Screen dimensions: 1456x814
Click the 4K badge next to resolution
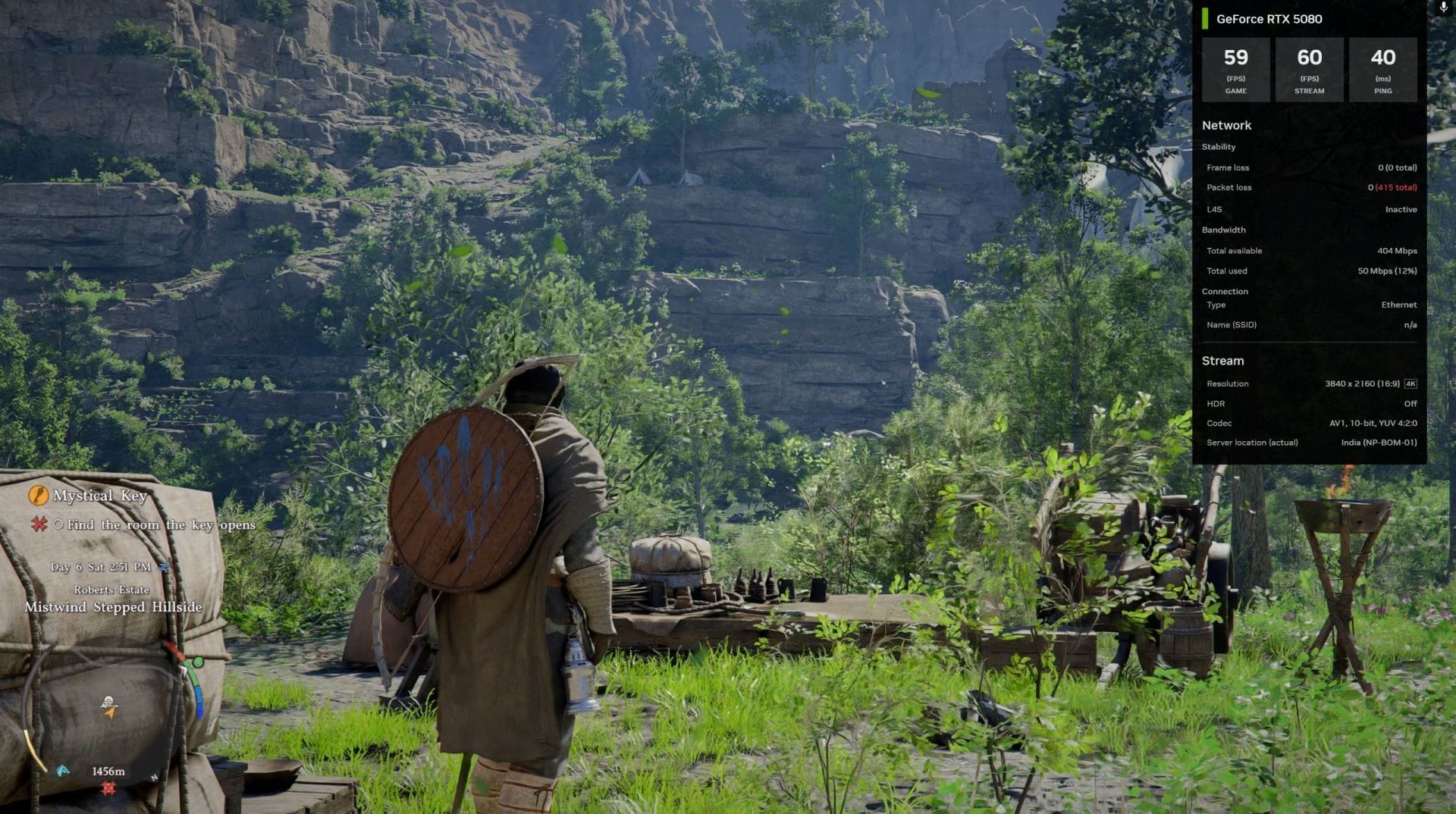click(x=1409, y=384)
